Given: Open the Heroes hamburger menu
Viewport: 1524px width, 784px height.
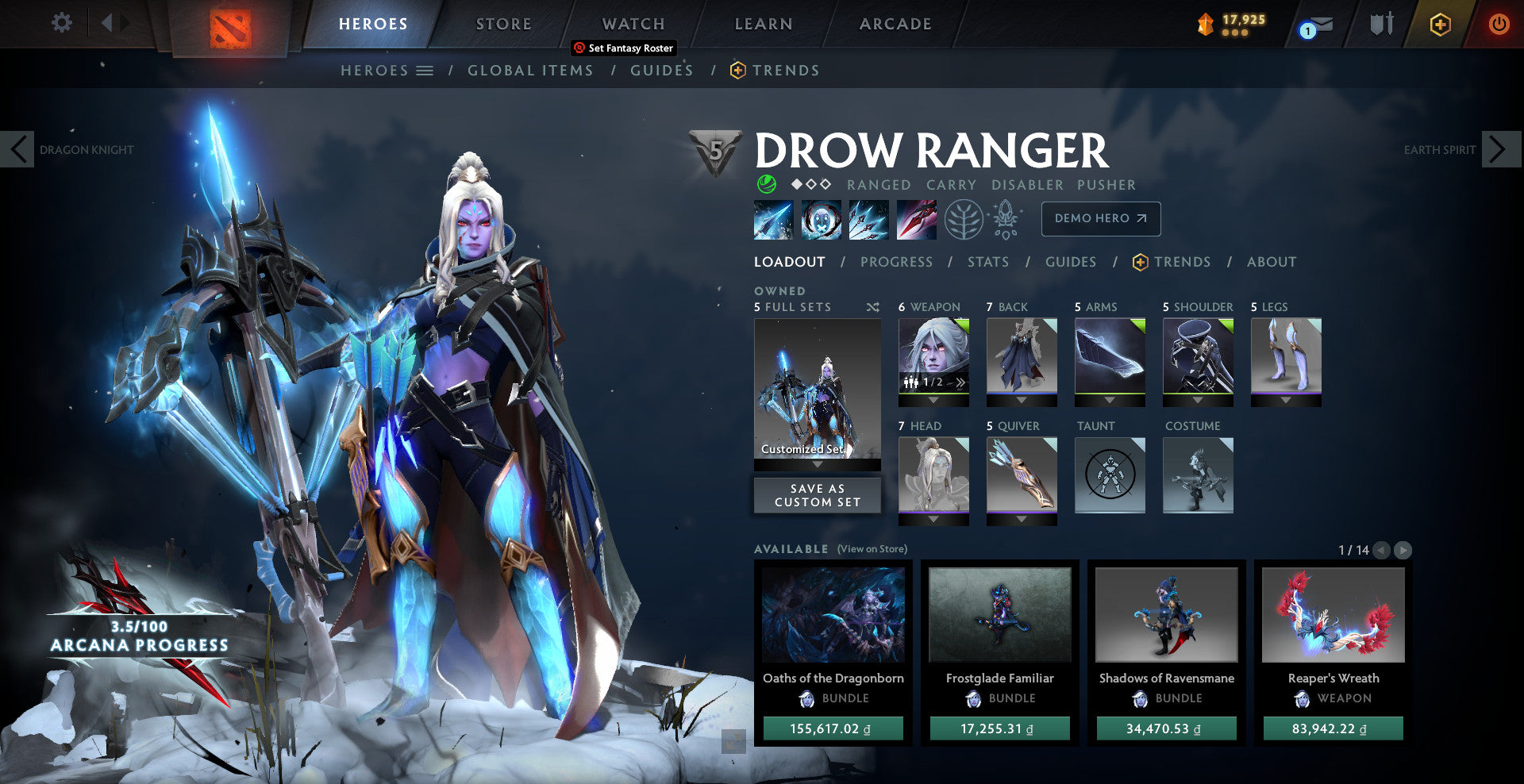Looking at the screenshot, I should 425,71.
